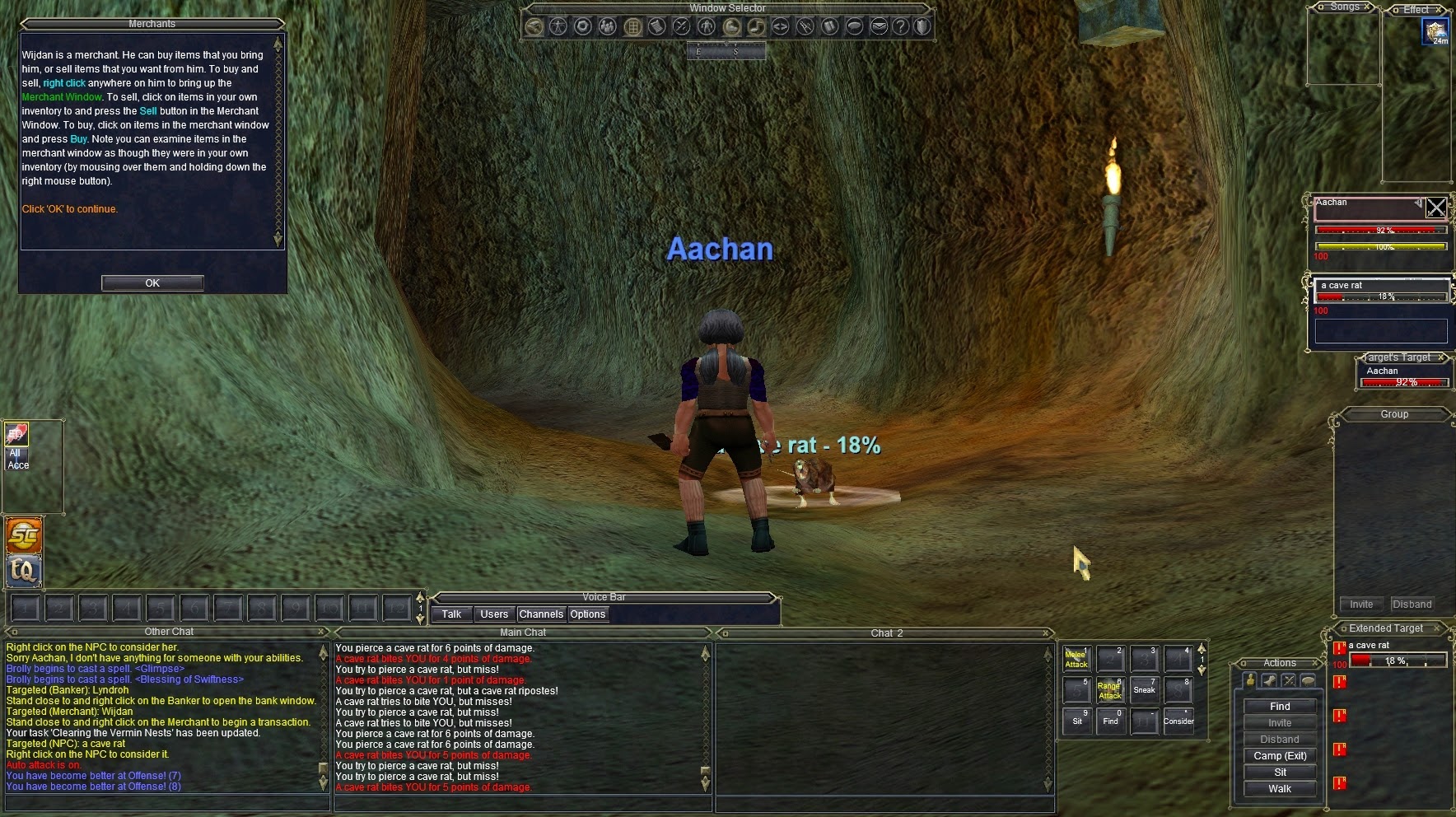Click OK to dismiss the merchant tutorial

click(152, 283)
